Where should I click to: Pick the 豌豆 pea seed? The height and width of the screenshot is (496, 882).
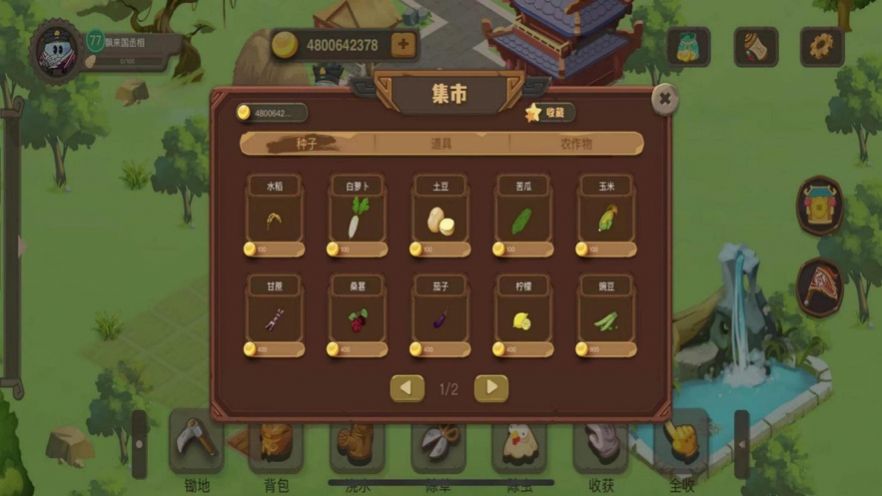pos(607,316)
